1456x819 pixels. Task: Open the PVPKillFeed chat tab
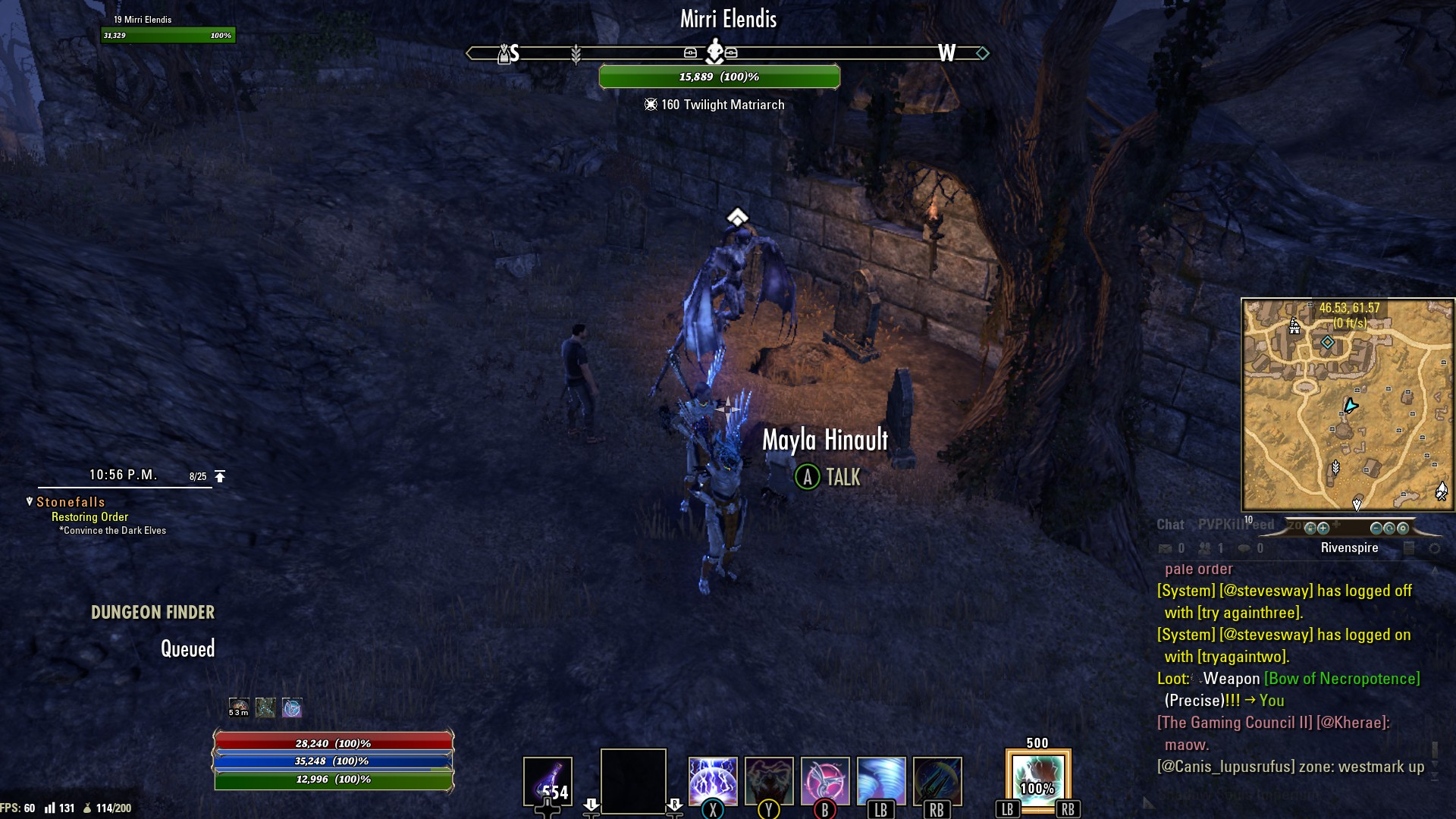[1236, 525]
